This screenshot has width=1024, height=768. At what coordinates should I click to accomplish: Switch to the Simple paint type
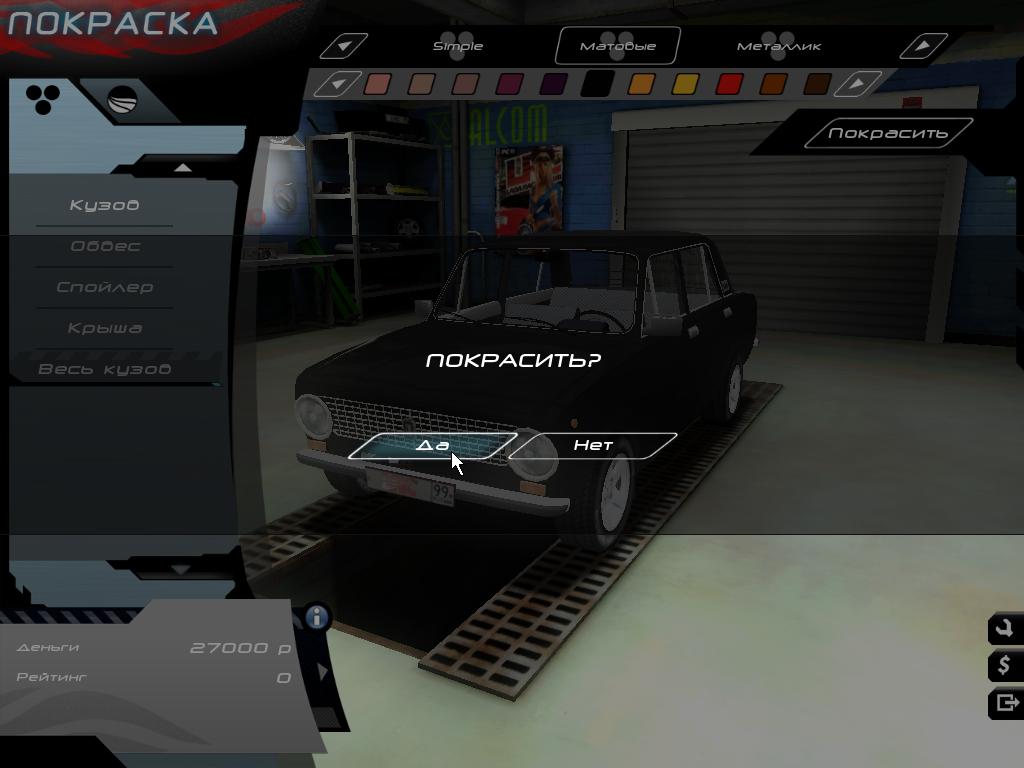point(458,46)
